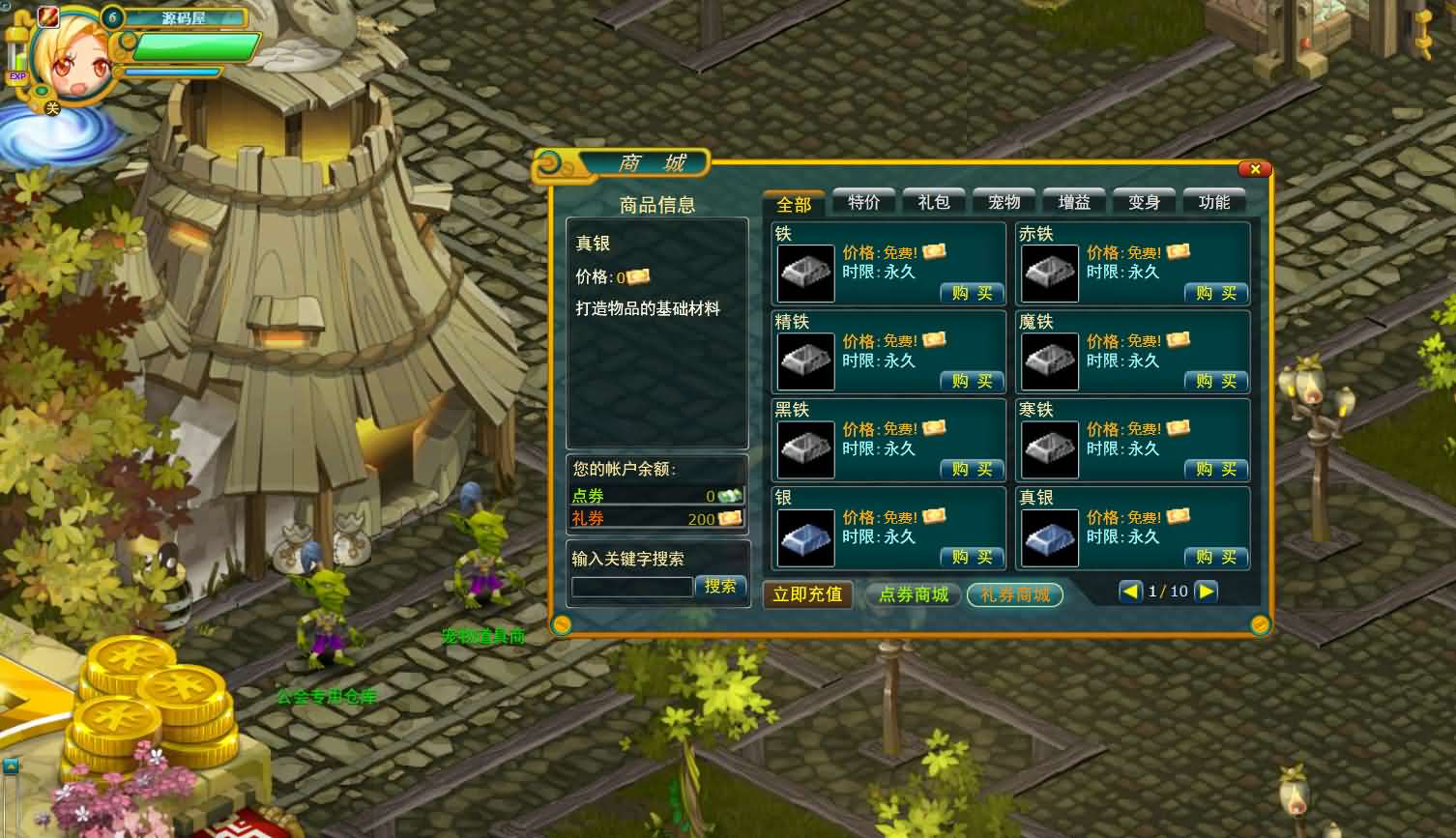Switch to the 特价 tab
The height and width of the screenshot is (838, 1456).
(863, 202)
